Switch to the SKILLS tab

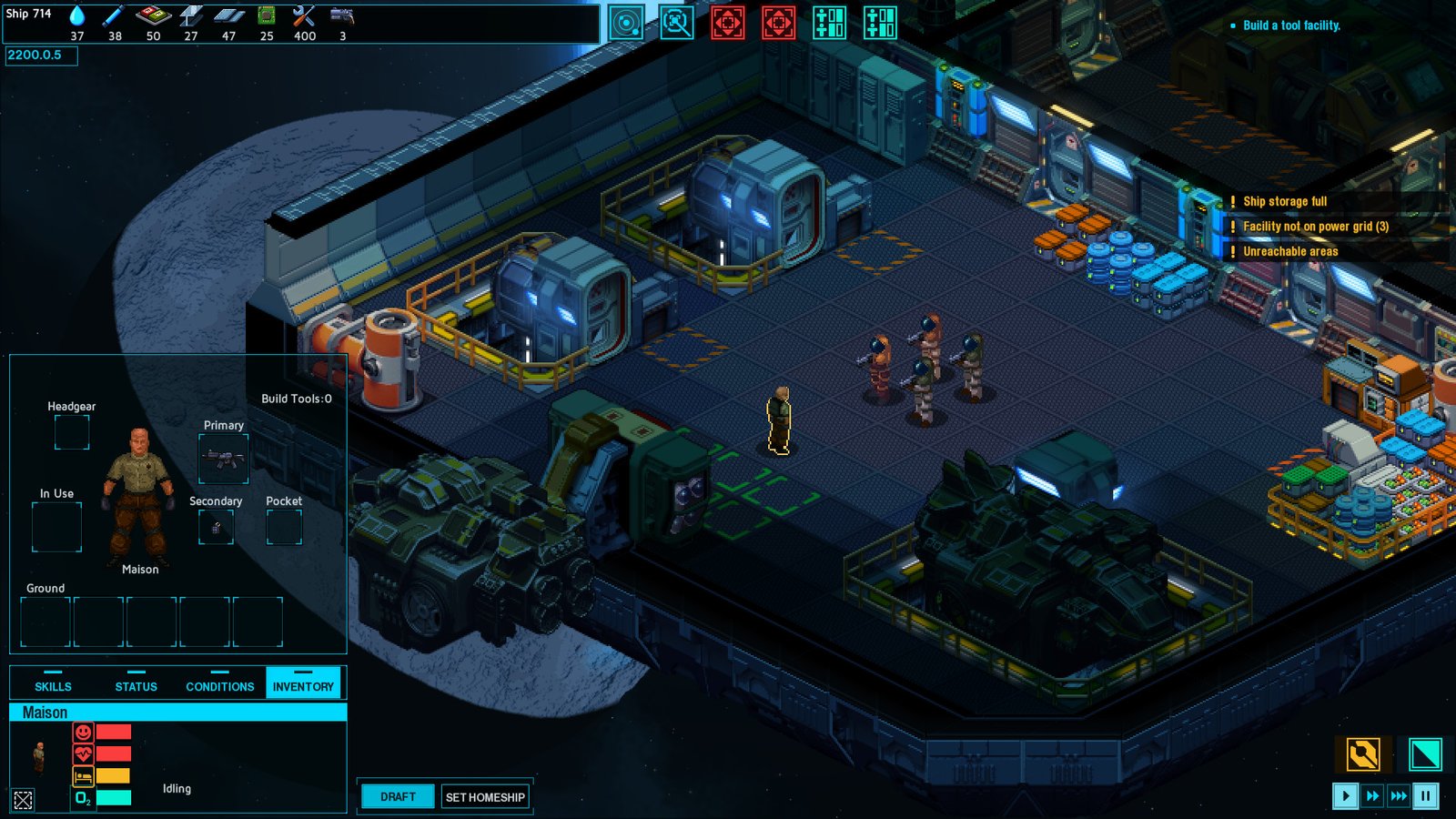(x=52, y=686)
